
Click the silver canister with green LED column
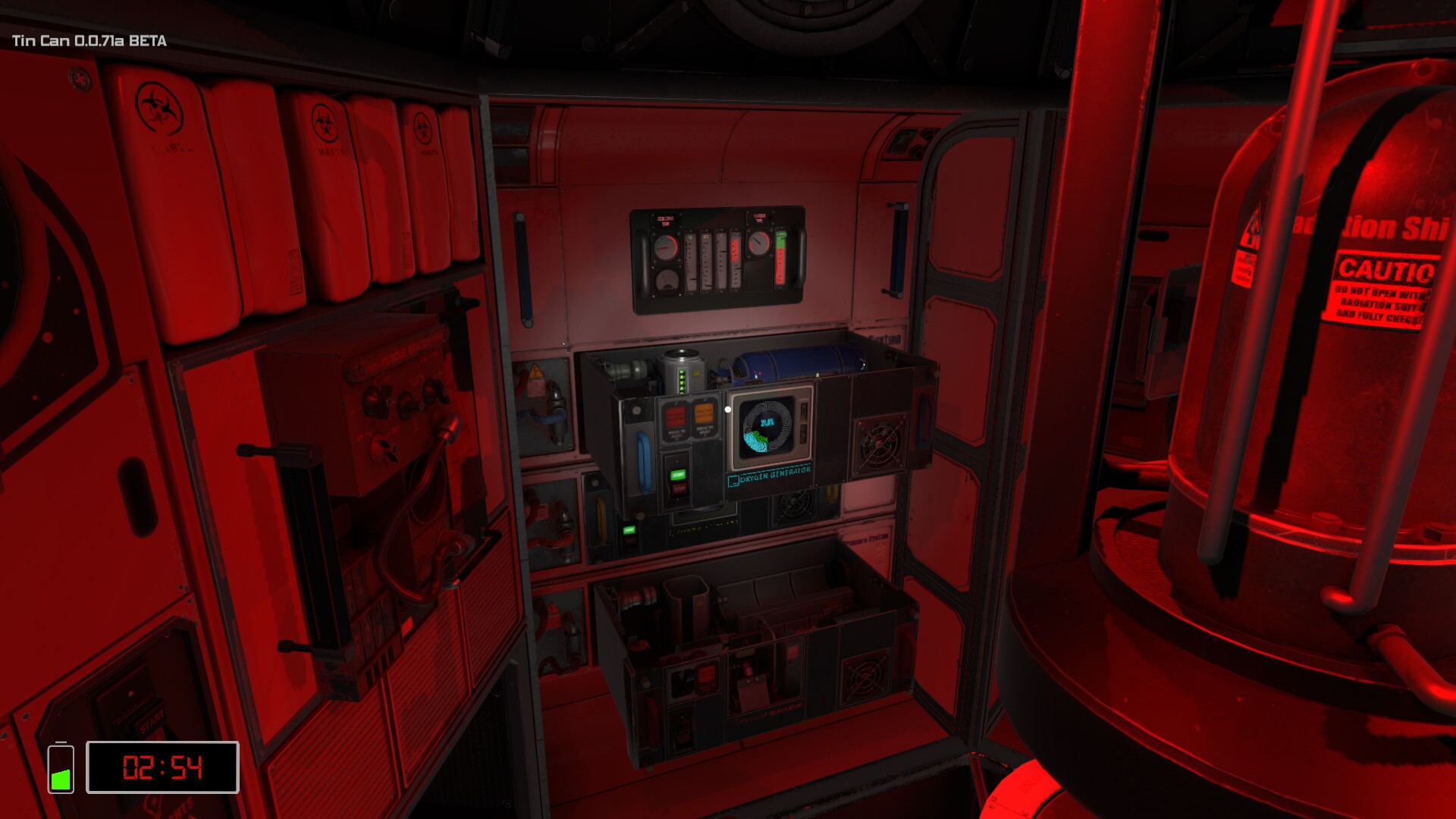(682, 372)
